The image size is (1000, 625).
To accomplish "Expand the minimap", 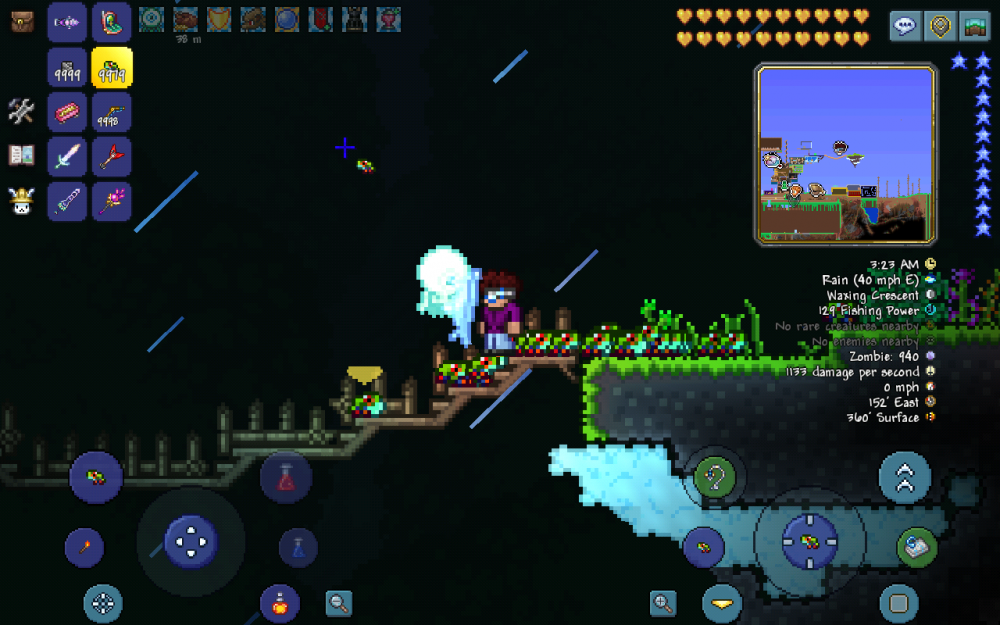I will coord(846,153).
